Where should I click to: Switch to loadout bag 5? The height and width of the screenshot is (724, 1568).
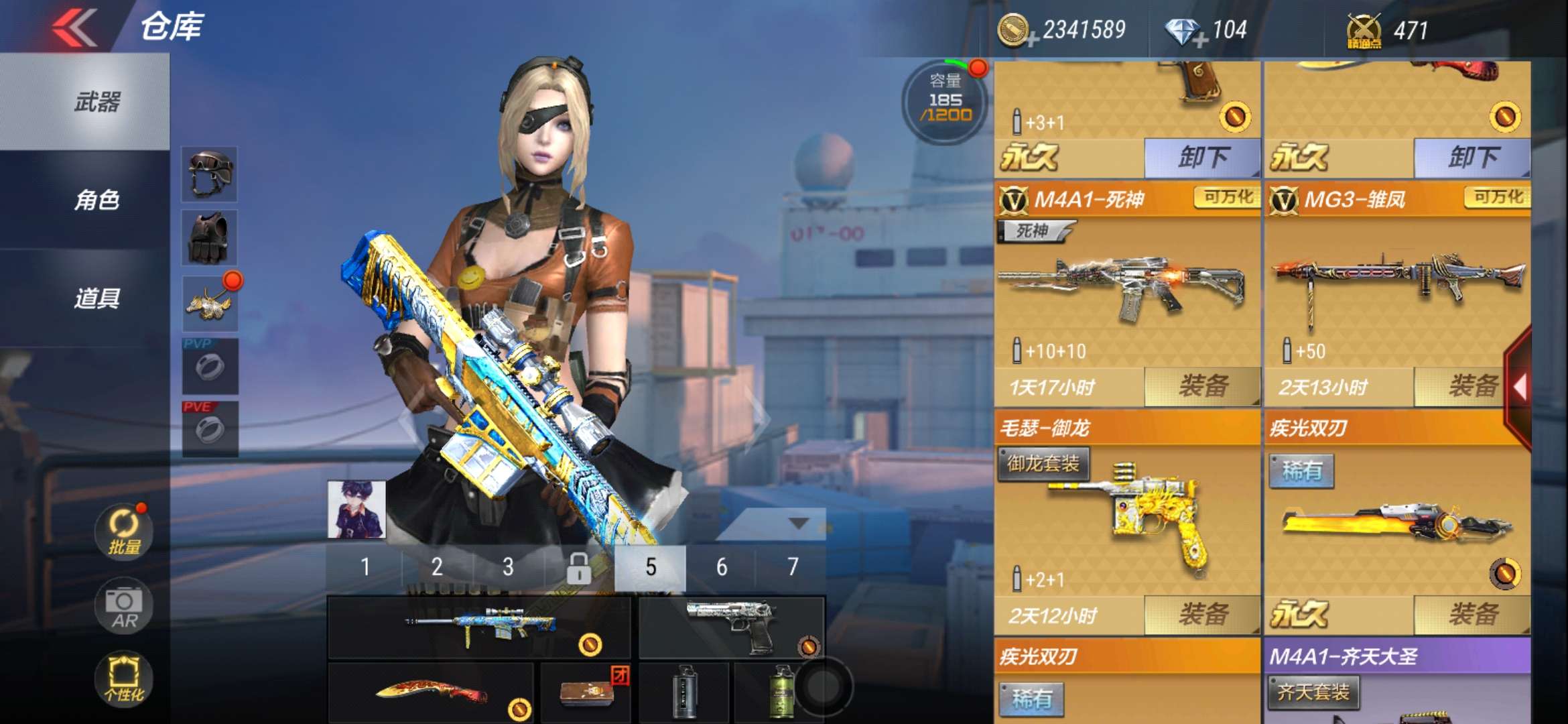pyautogui.click(x=650, y=568)
